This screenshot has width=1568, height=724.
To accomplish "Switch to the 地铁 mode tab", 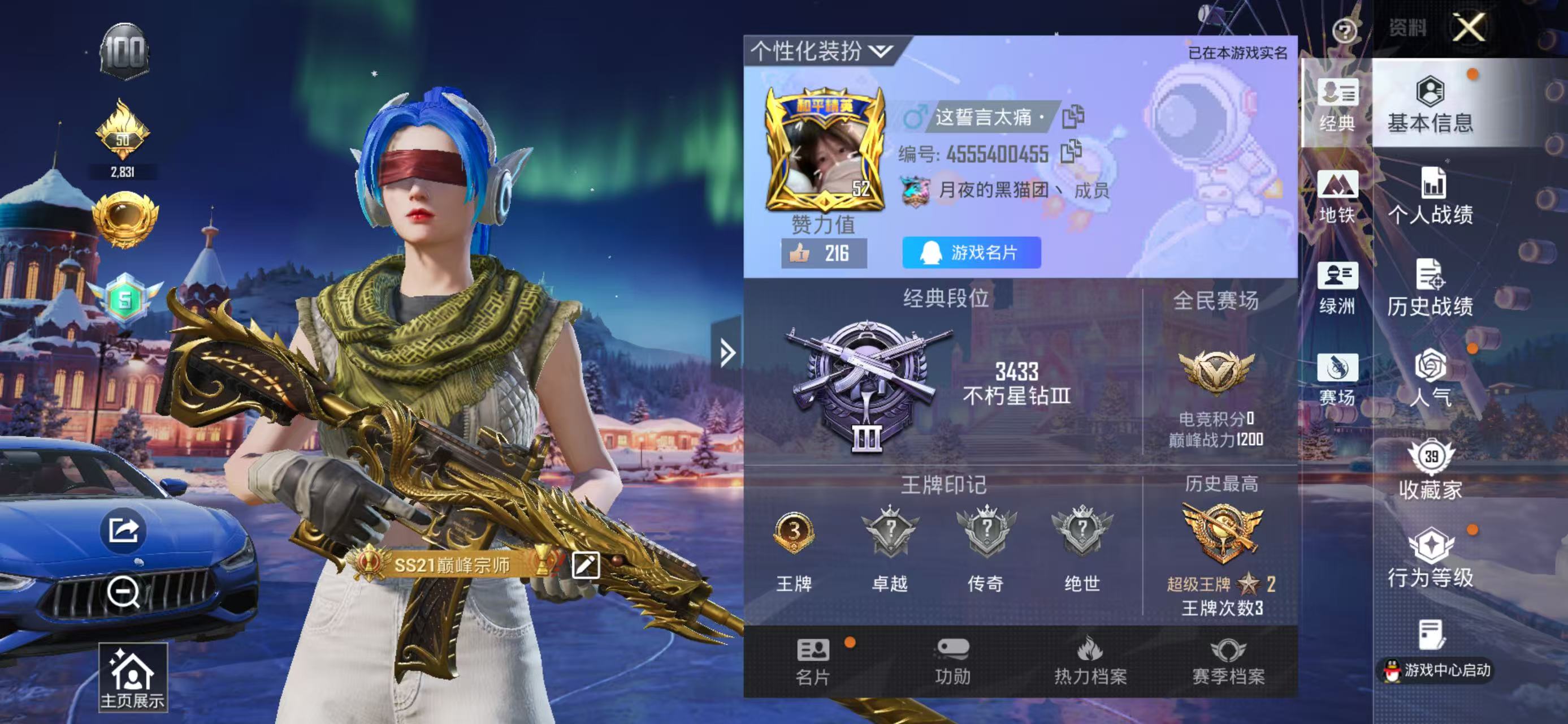I will (1337, 197).
